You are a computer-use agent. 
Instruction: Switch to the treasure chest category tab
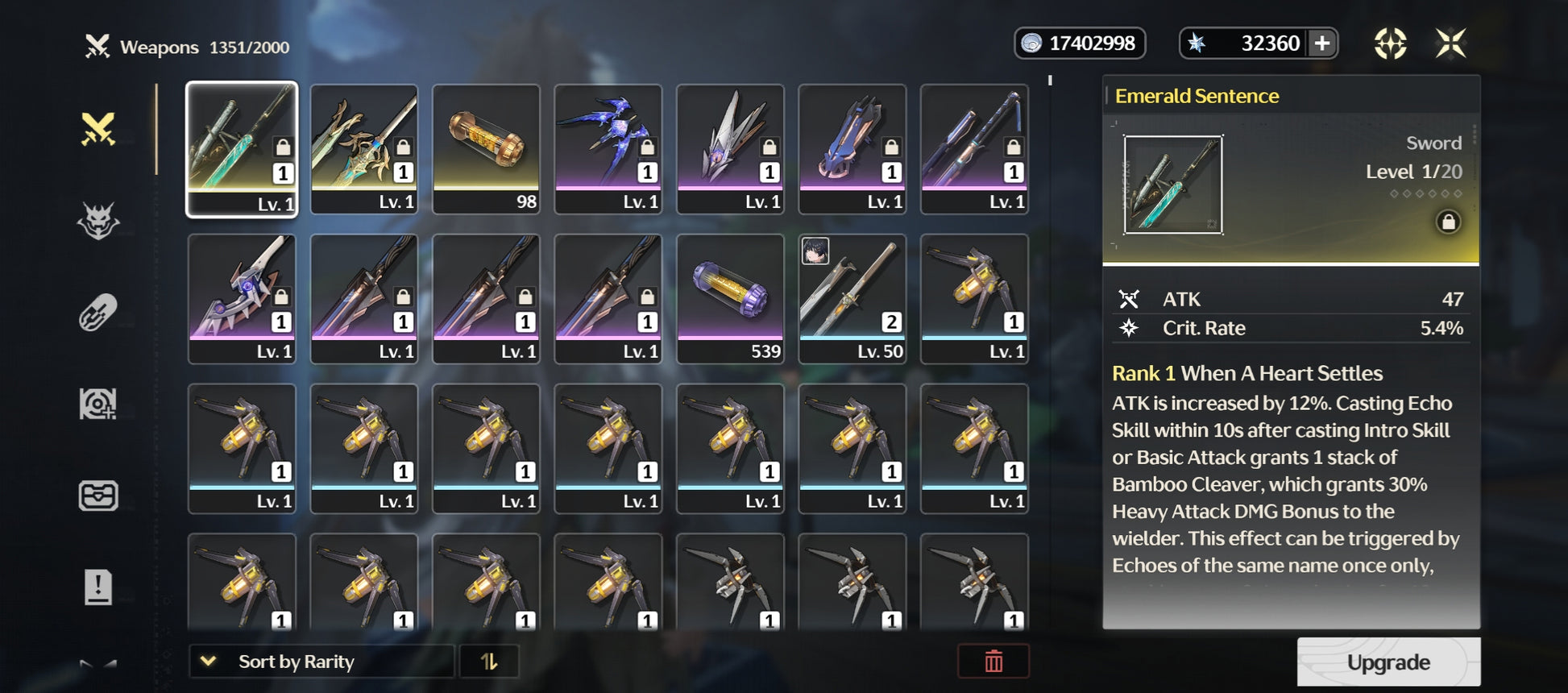(98, 496)
